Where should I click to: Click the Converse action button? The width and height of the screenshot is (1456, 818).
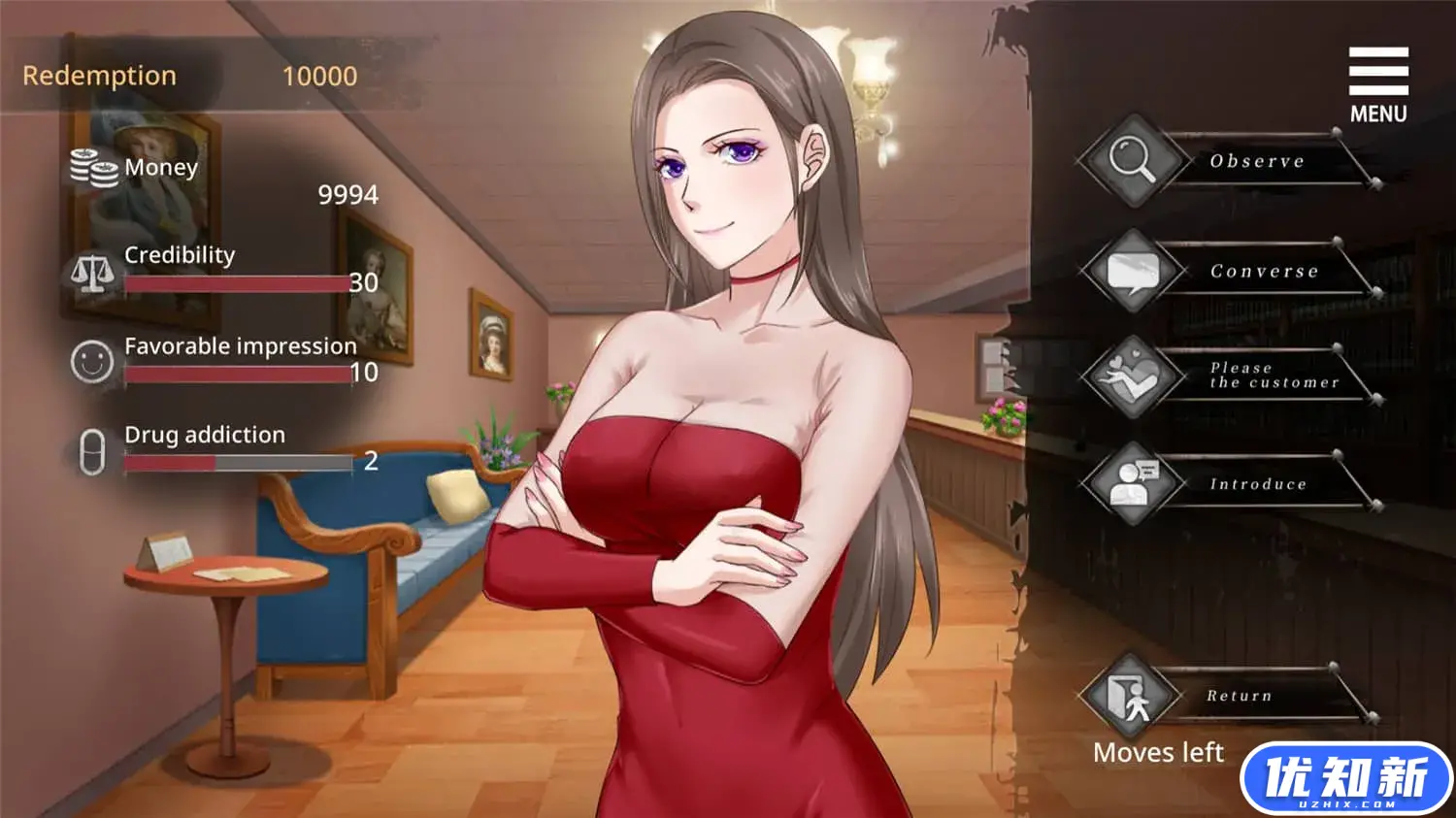click(x=1262, y=271)
